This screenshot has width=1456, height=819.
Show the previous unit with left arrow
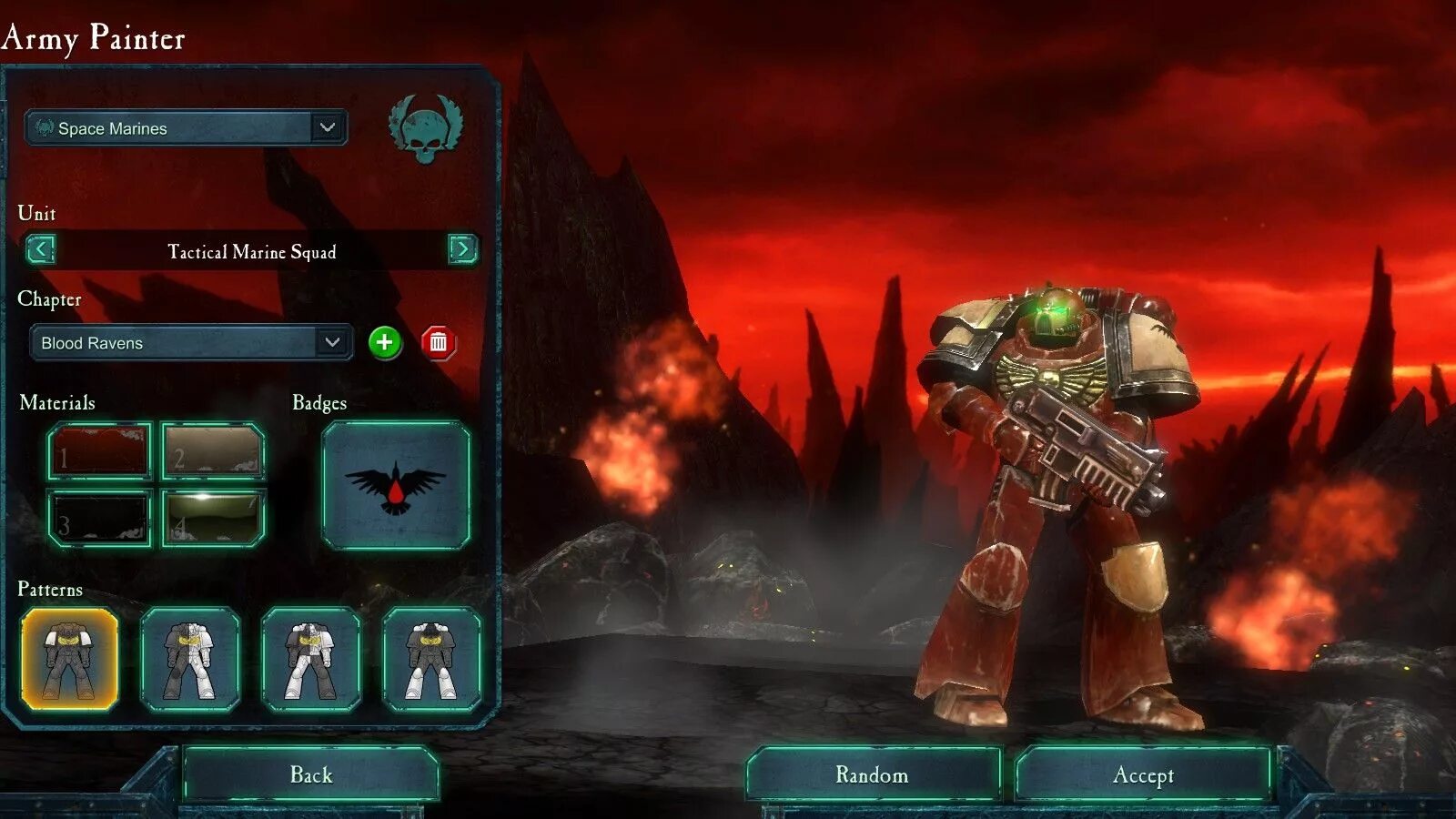point(41,249)
